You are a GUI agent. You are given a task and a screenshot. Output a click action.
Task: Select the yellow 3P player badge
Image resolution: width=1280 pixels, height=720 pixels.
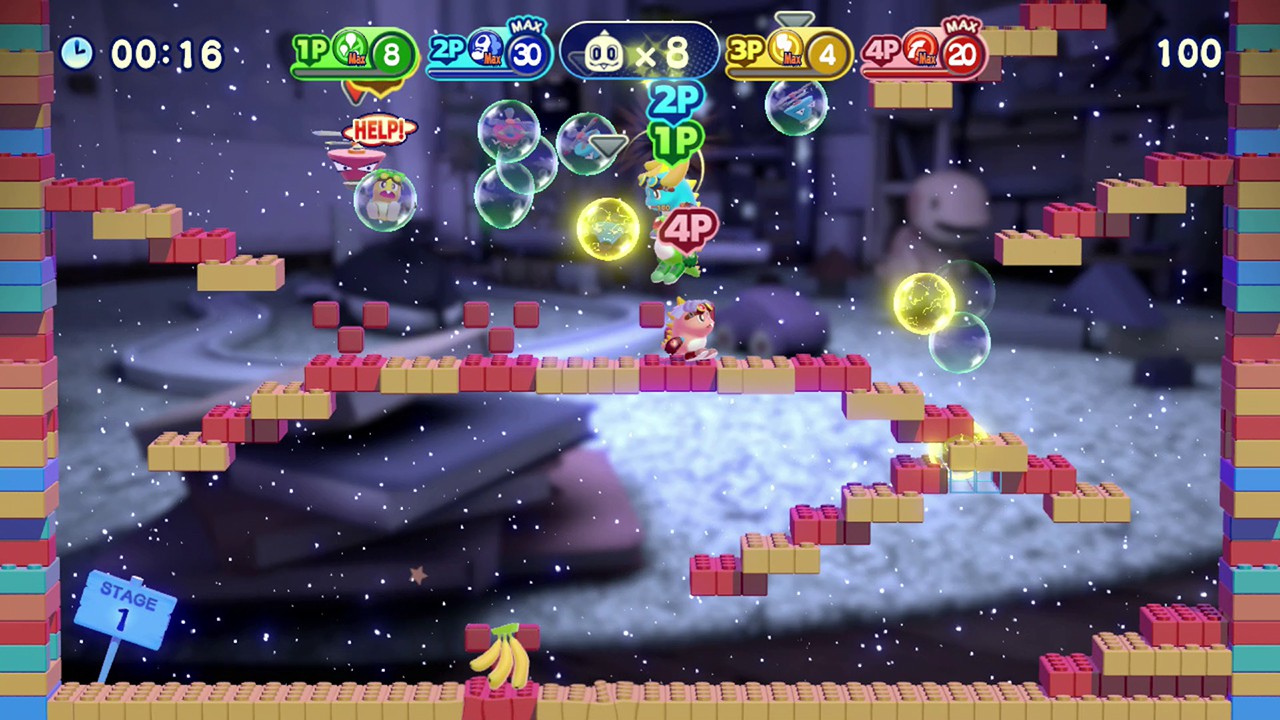(x=788, y=54)
